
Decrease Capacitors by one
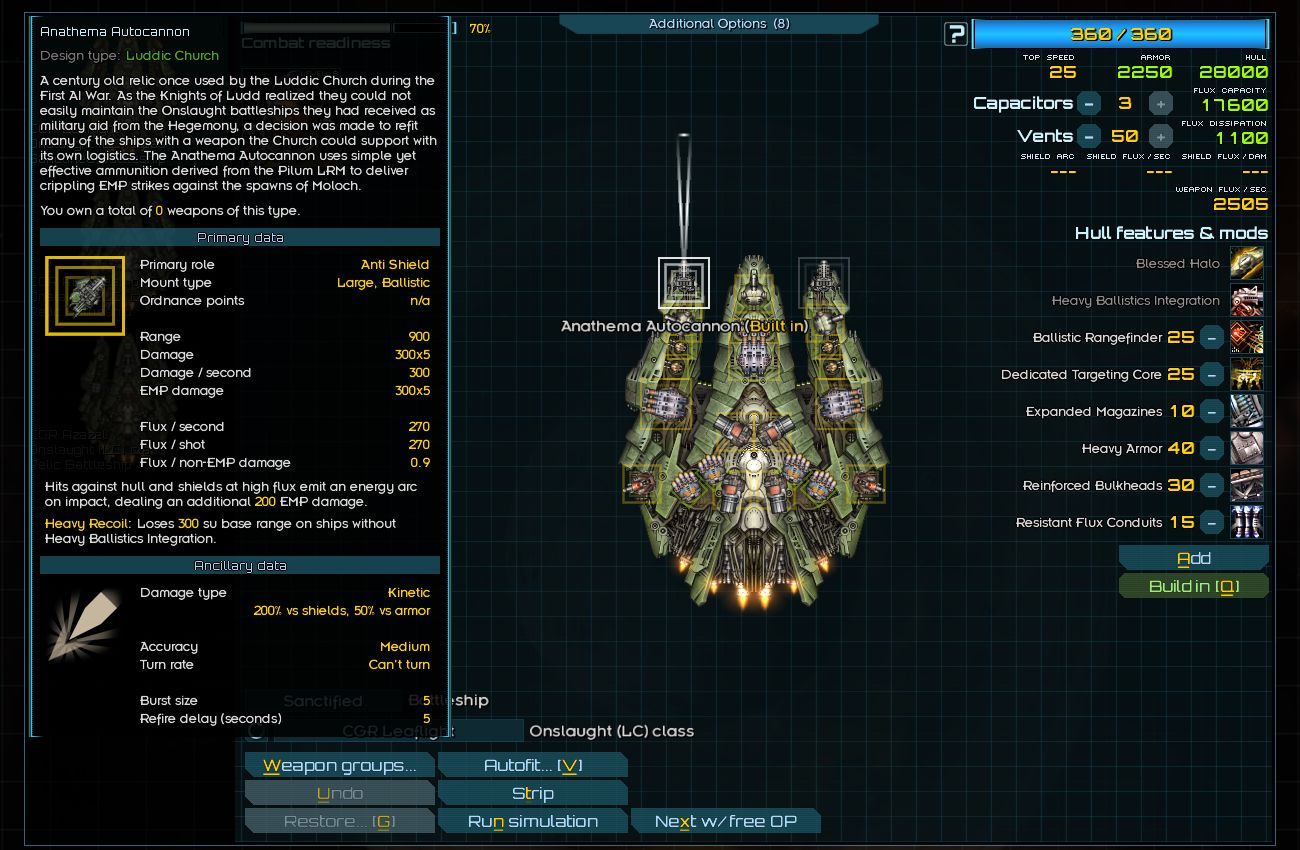(1089, 104)
